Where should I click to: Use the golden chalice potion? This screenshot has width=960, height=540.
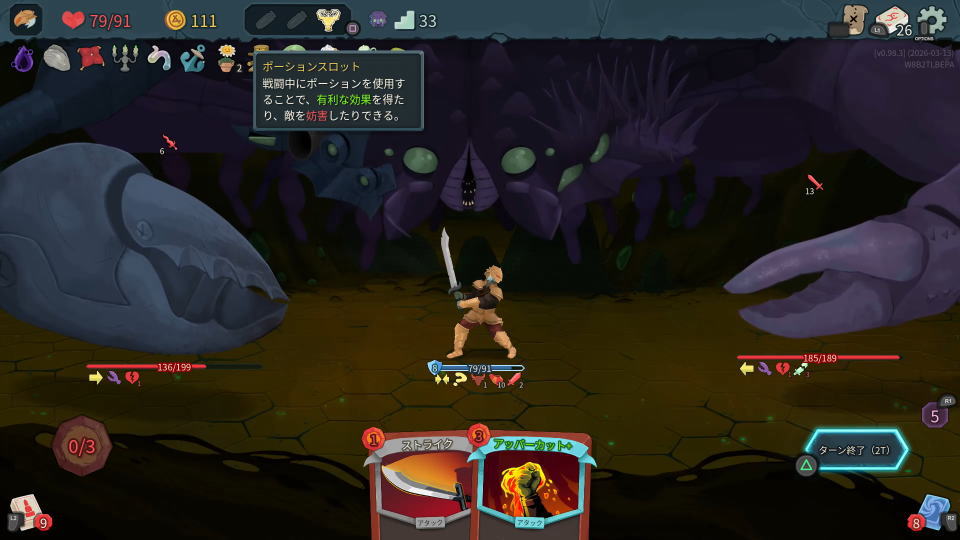(x=326, y=20)
